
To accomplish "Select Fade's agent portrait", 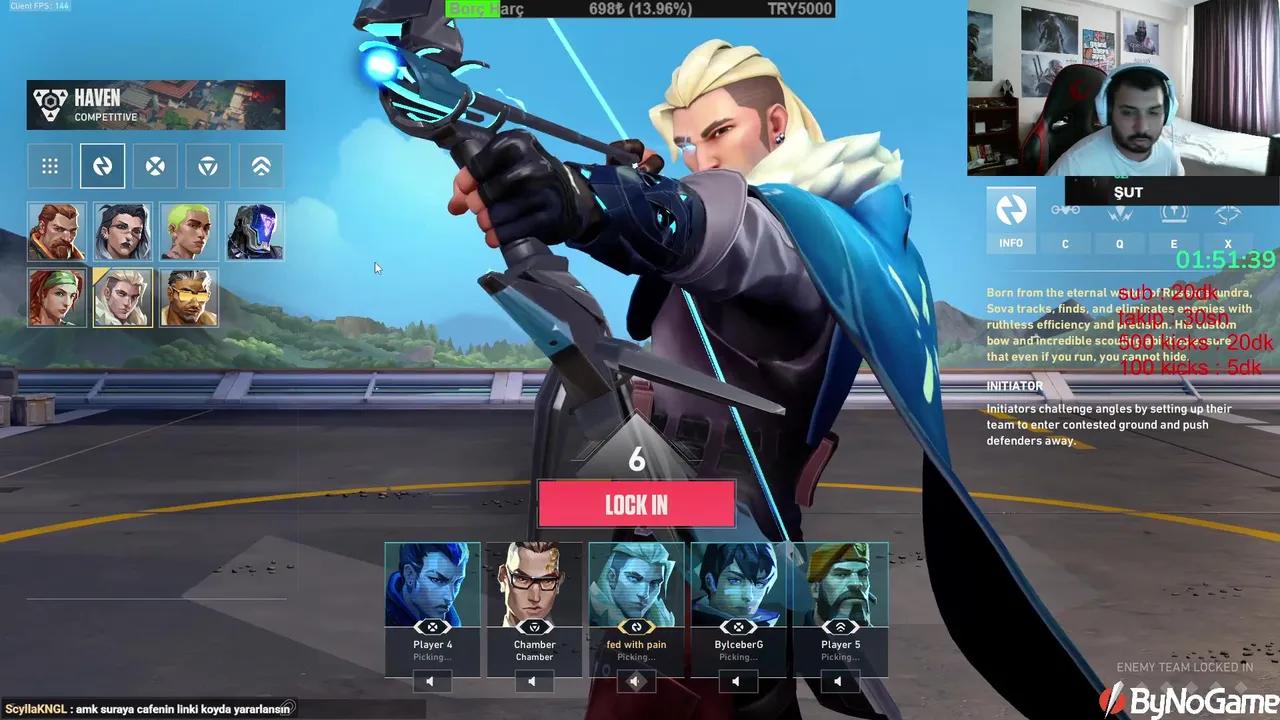I will point(122,231).
